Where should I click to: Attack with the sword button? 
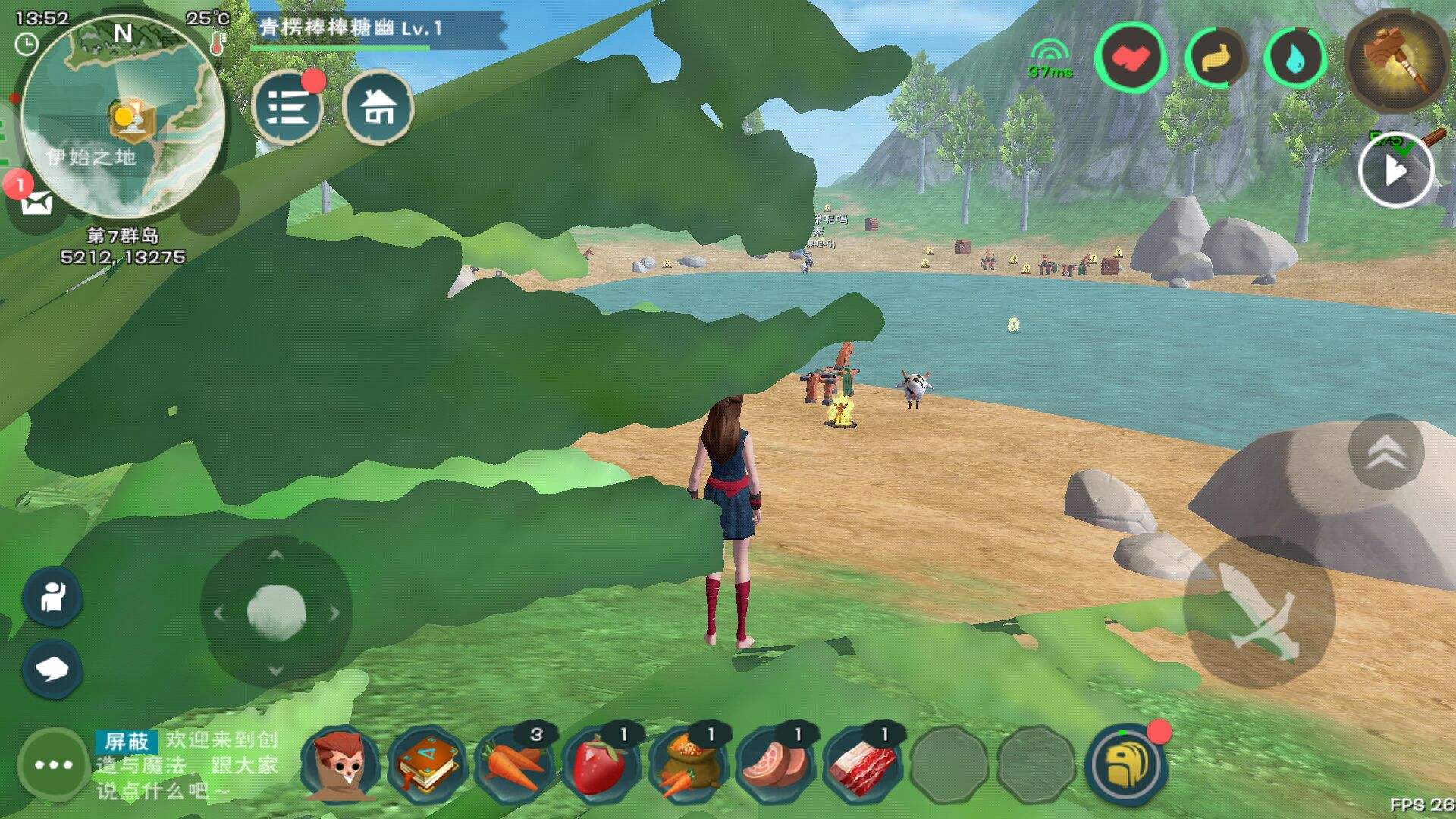pyautogui.click(x=1259, y=611)
